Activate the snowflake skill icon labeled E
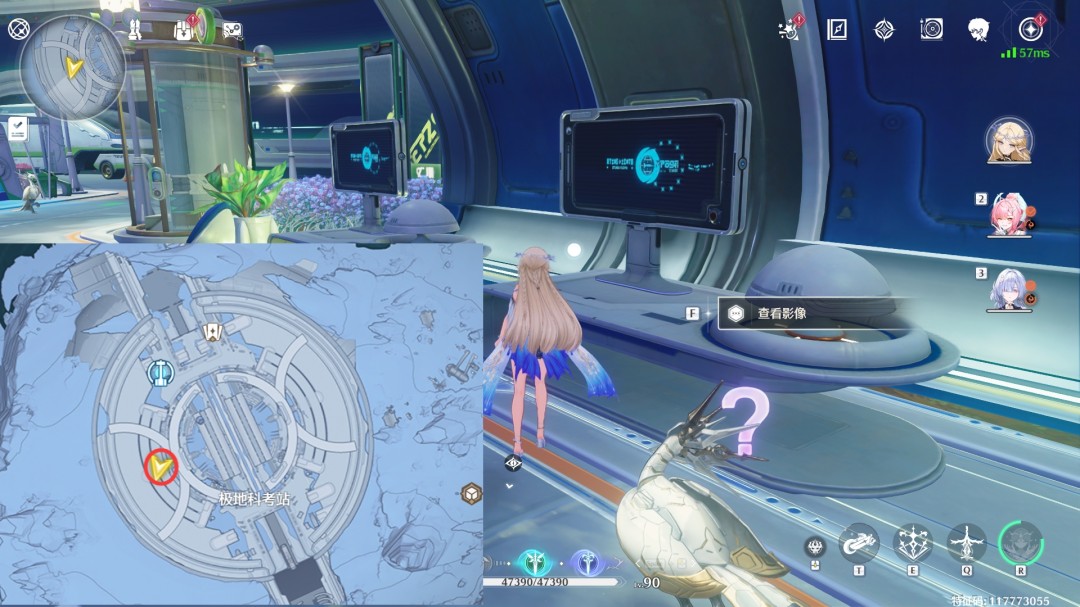 [x=912, y=543]
